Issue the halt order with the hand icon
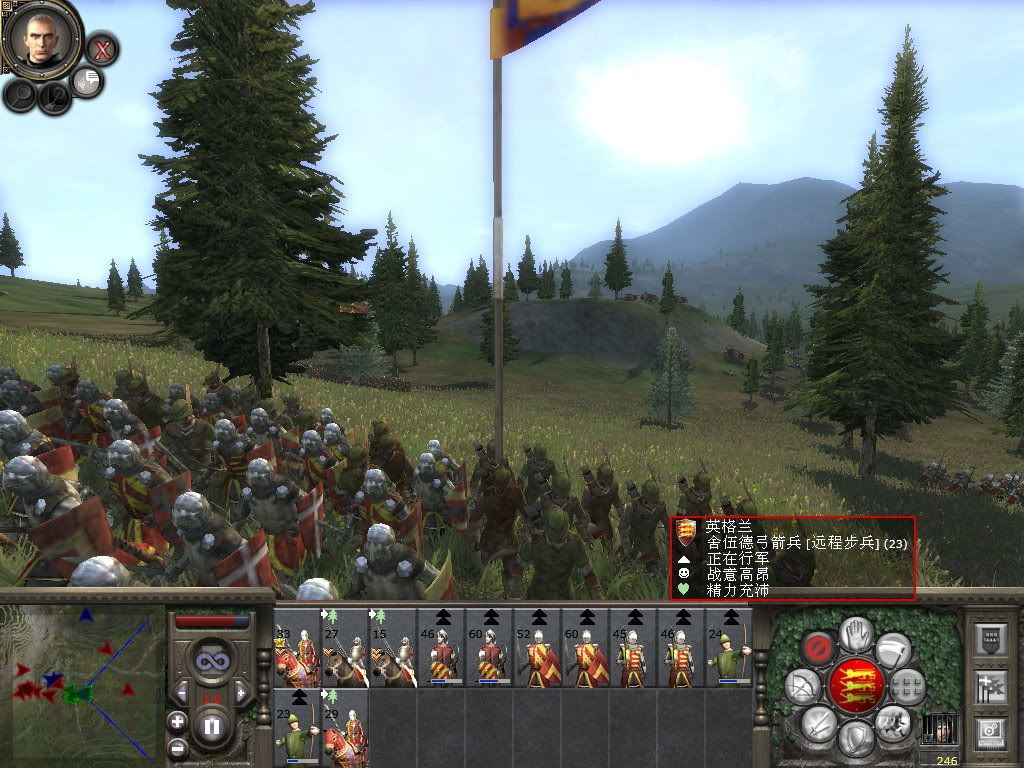This screenshot has height=768, width=1024. point(856,634)
